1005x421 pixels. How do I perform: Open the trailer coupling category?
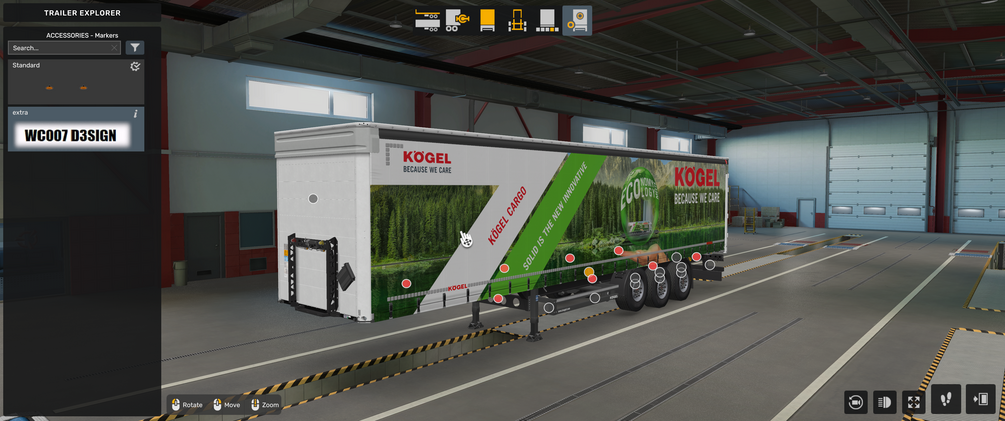[x=458, y=20]
